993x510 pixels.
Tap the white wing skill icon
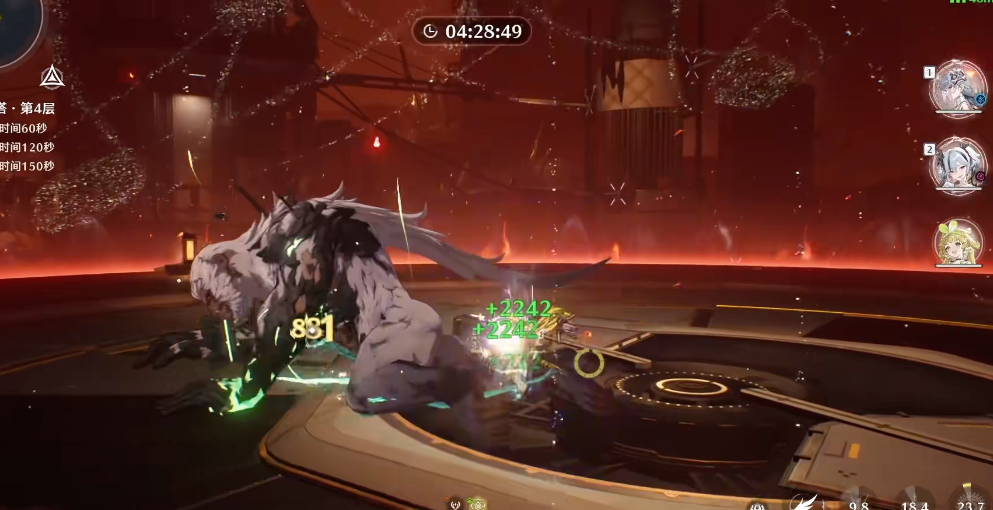tap(801, 502)
